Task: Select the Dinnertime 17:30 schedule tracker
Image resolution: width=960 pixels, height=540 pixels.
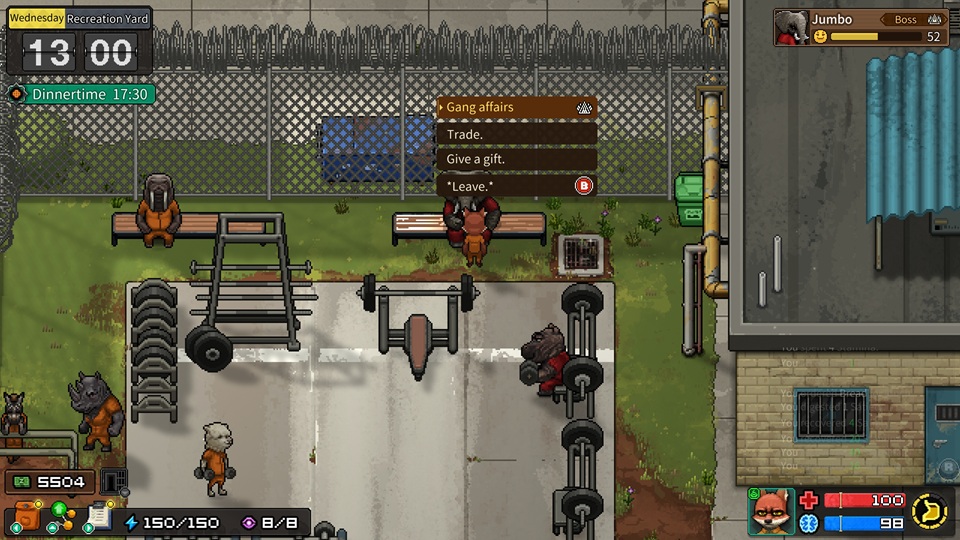Action: click(81, 95)
